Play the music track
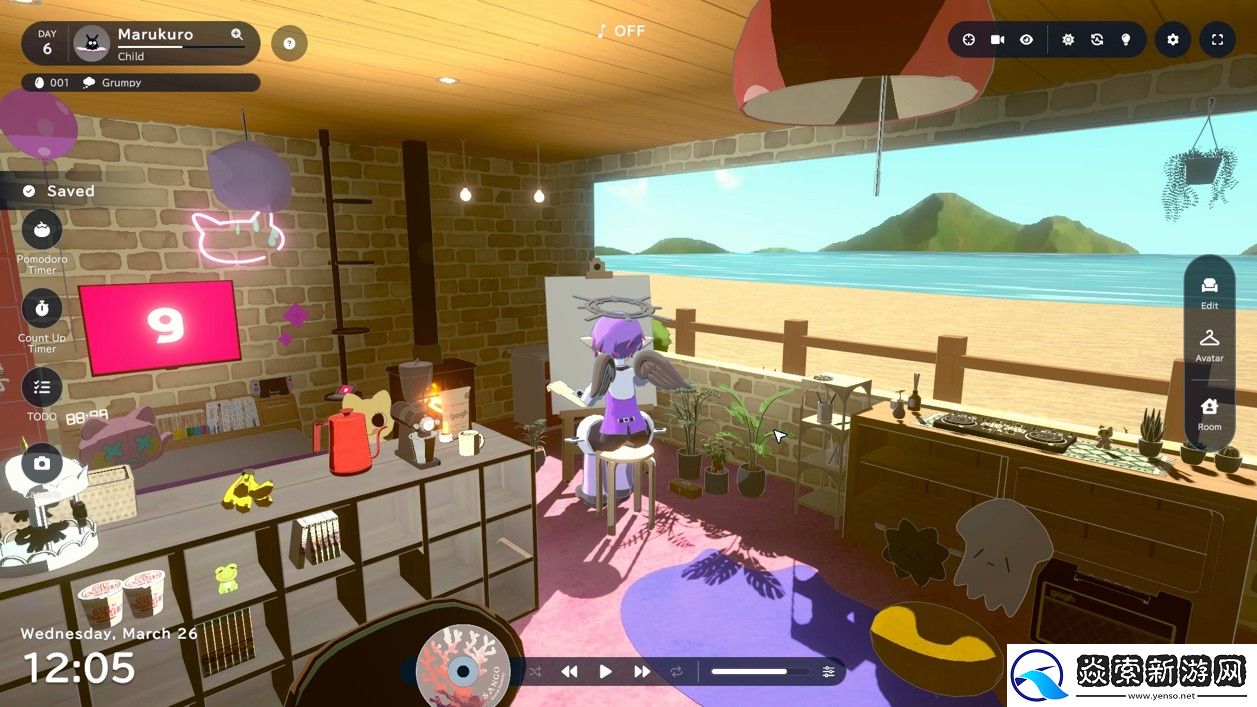The image size is (1257, 707). pyautogui.click(x=605, y=672)
